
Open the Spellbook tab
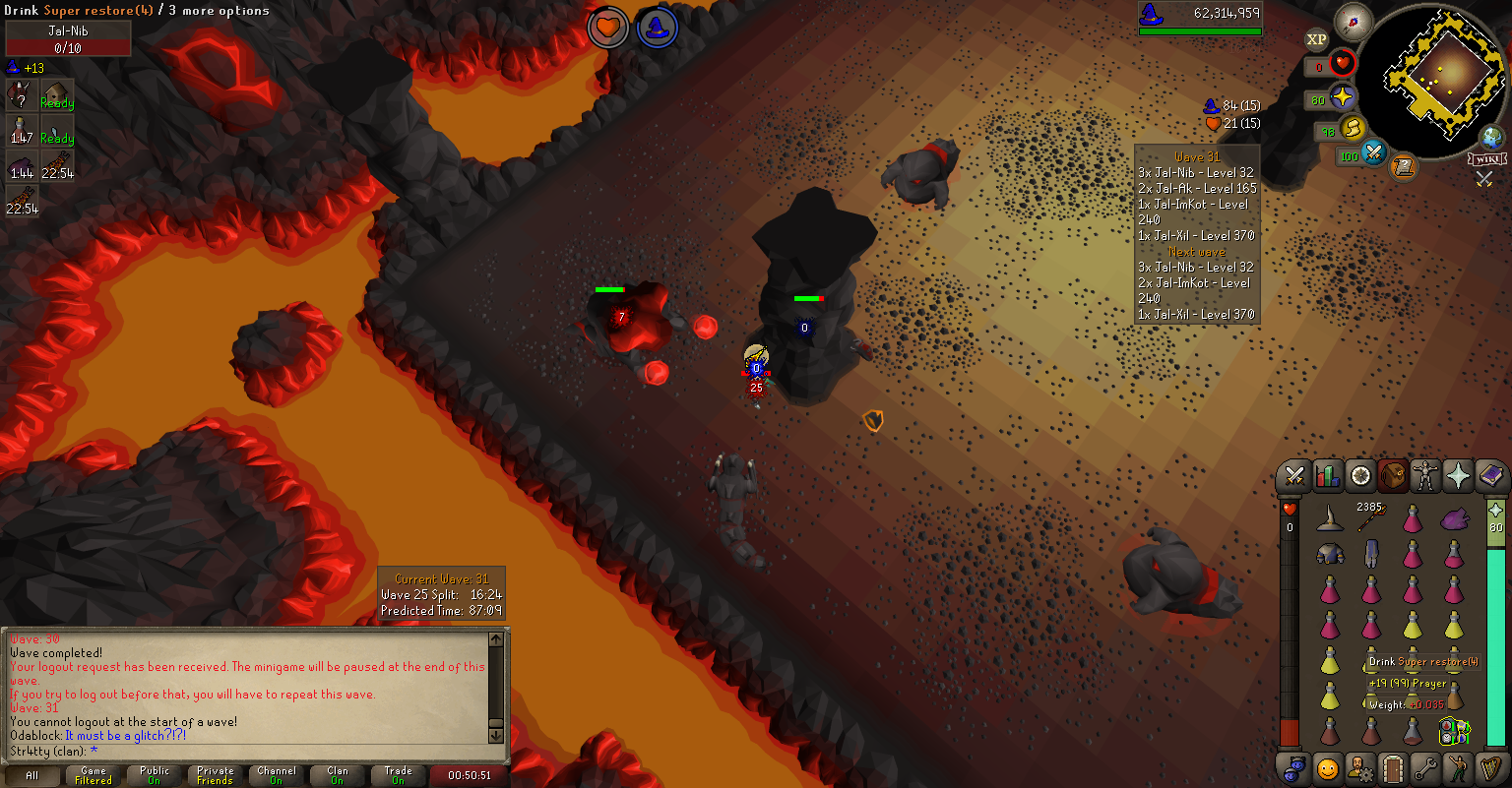coord(1490,476)
